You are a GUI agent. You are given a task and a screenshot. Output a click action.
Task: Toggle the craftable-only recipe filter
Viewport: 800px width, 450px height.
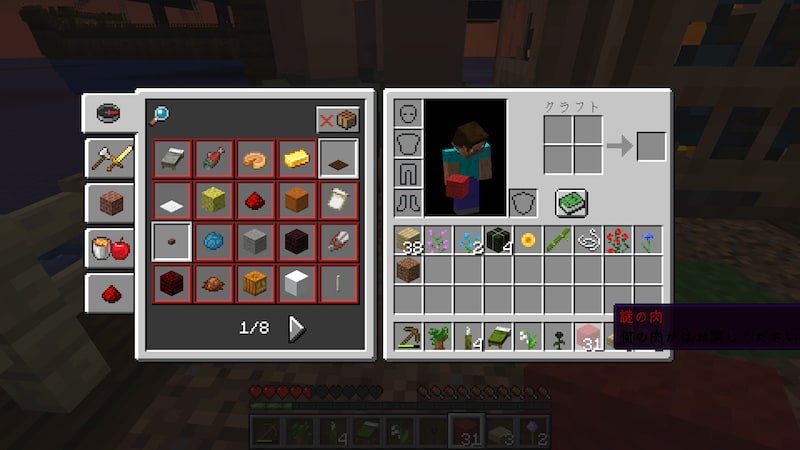click(338, 120)
